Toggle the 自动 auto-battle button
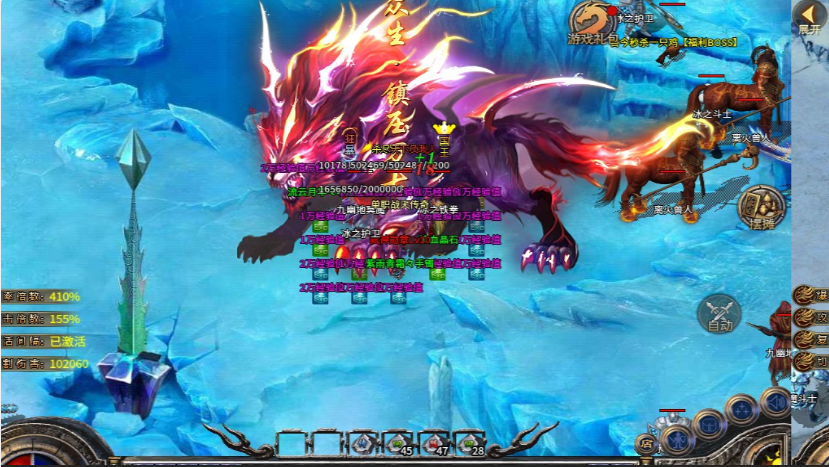This screenshot has width=829, height=467. (720, 312)
